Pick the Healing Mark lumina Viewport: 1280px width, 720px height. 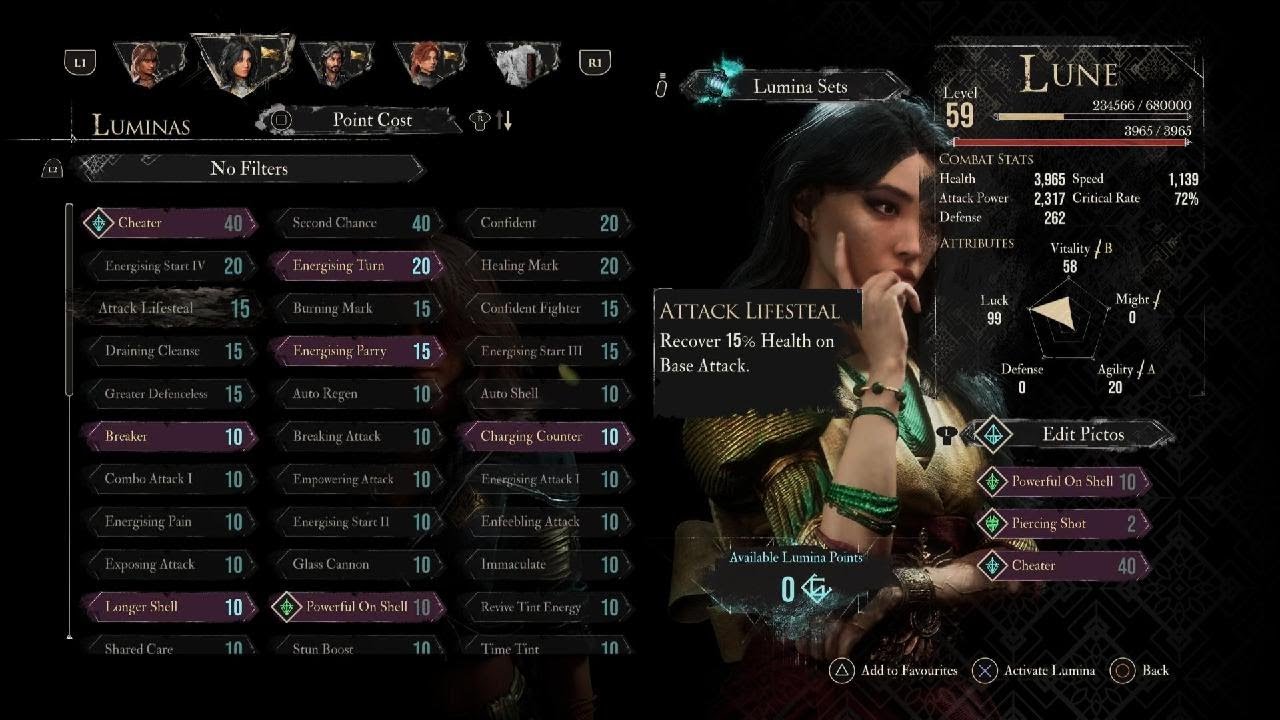click(x=543, y=266)
